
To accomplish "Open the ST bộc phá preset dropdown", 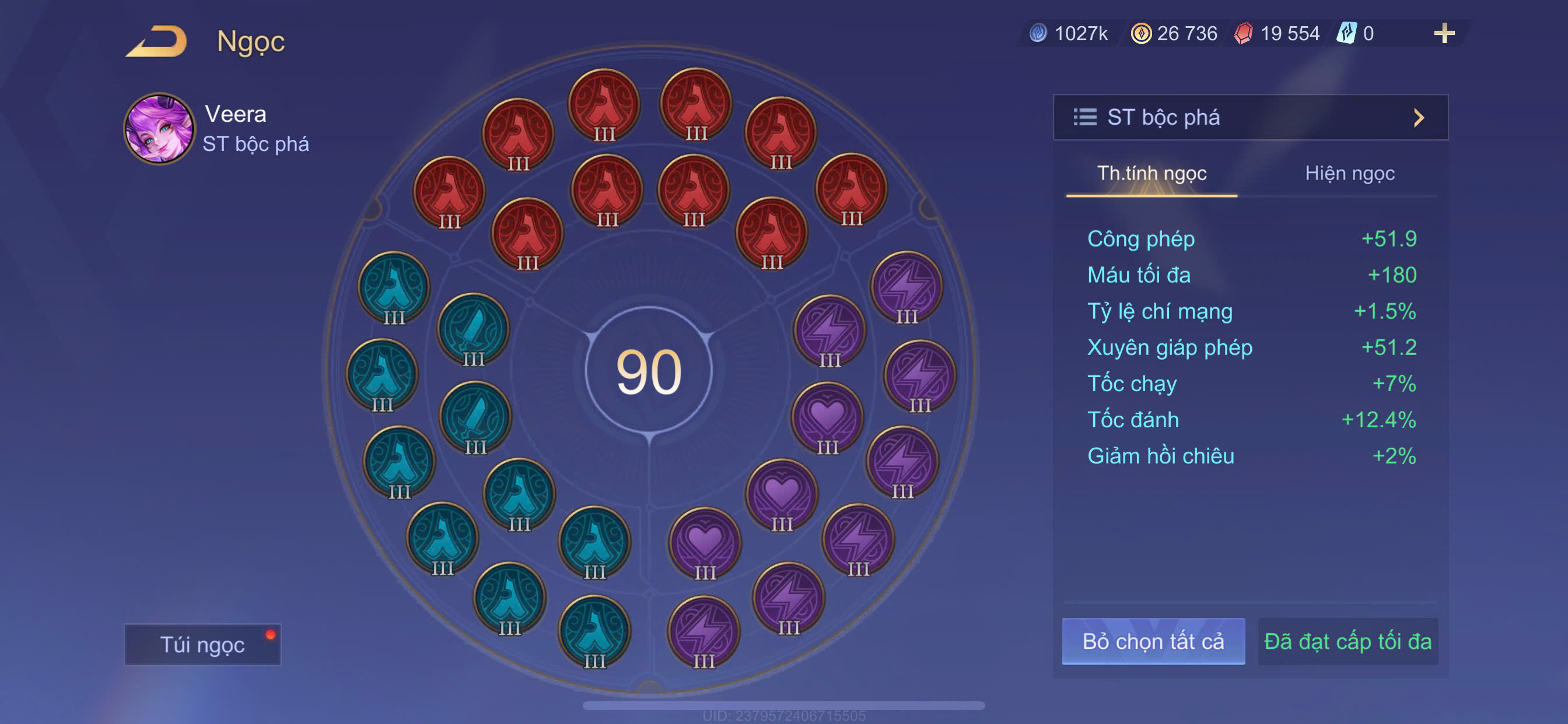I will coord(1249,117).
